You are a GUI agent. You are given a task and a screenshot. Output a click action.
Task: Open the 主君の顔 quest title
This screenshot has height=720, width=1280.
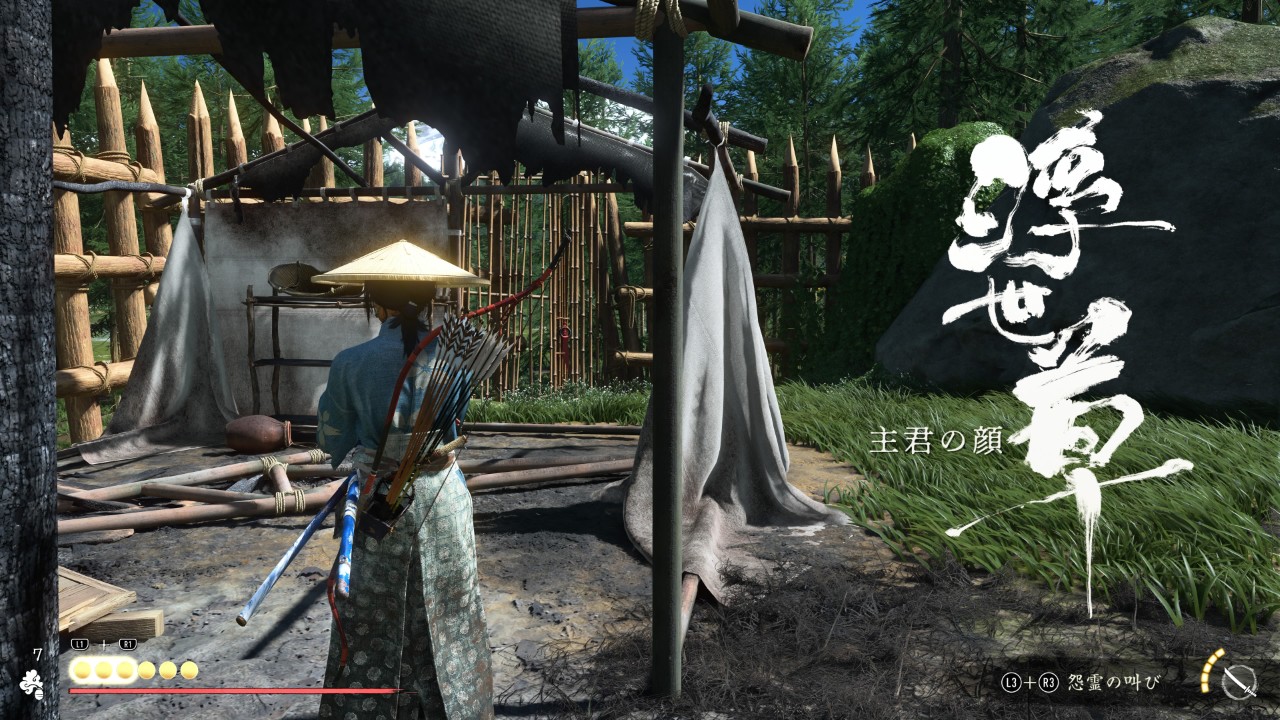click(935, 441)
